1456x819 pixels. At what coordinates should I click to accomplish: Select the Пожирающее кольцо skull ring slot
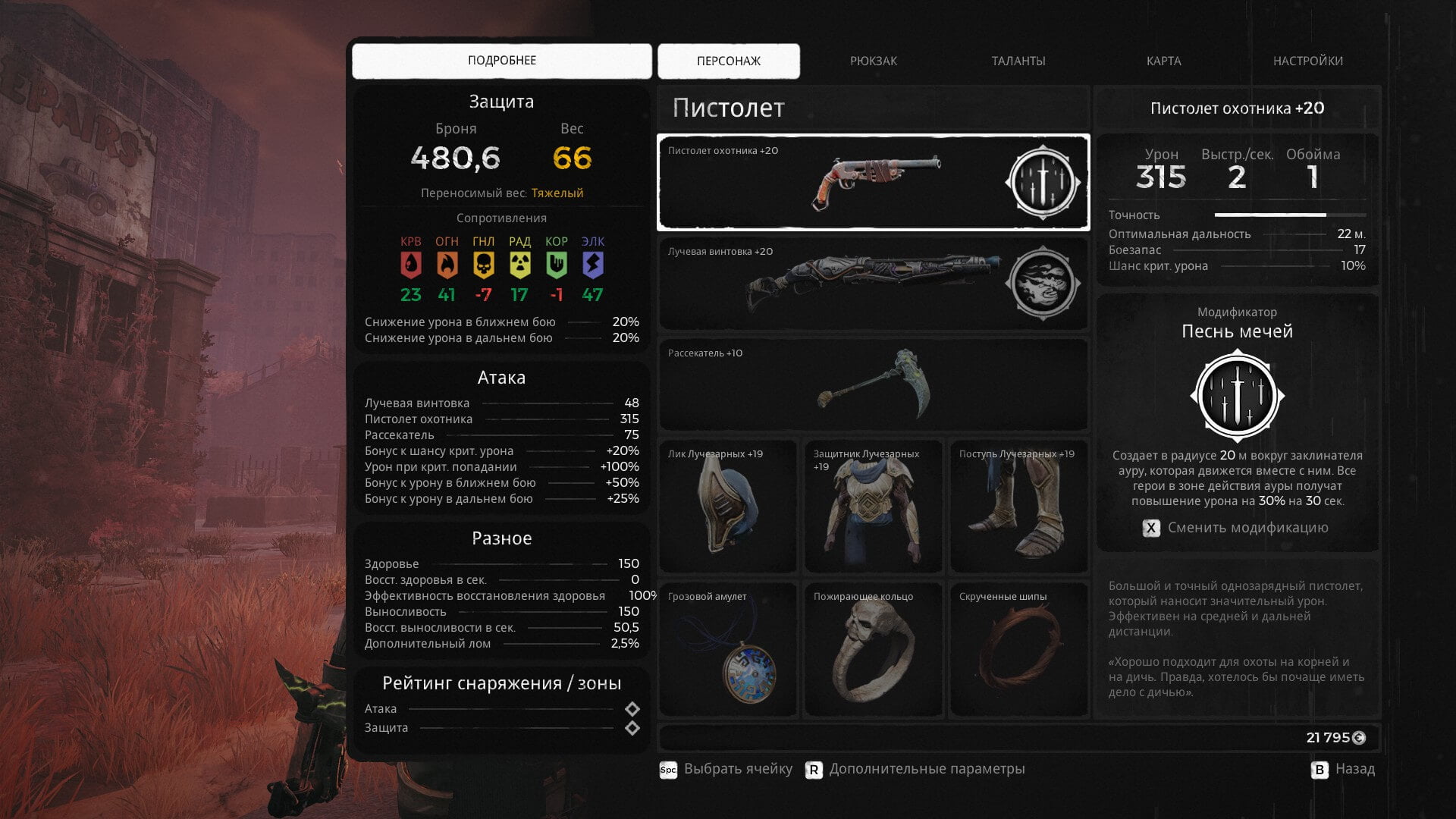[x=873, y=650]
